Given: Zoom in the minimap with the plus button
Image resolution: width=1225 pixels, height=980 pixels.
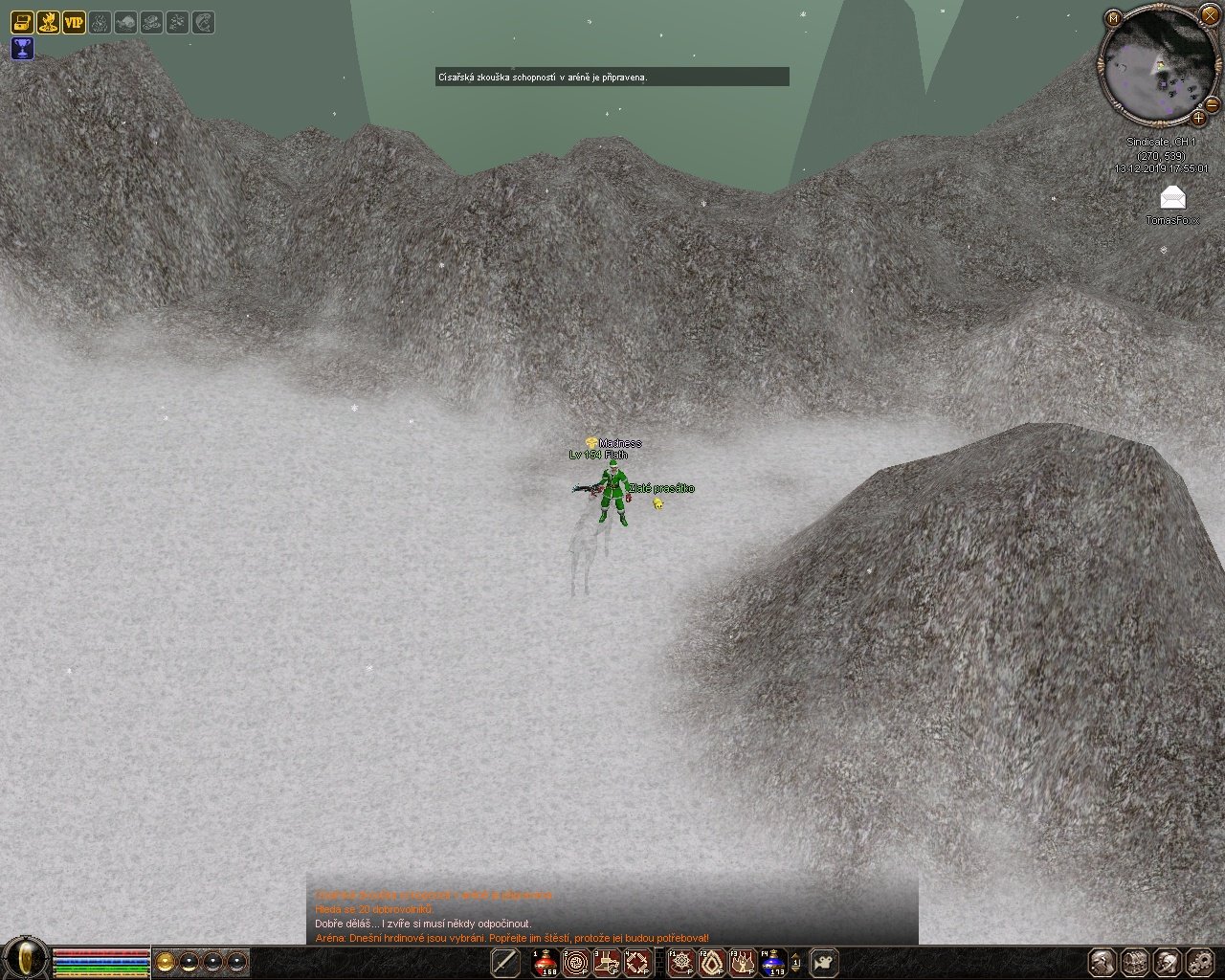Looking at the screenshot, I should (x=1198, y=119).
